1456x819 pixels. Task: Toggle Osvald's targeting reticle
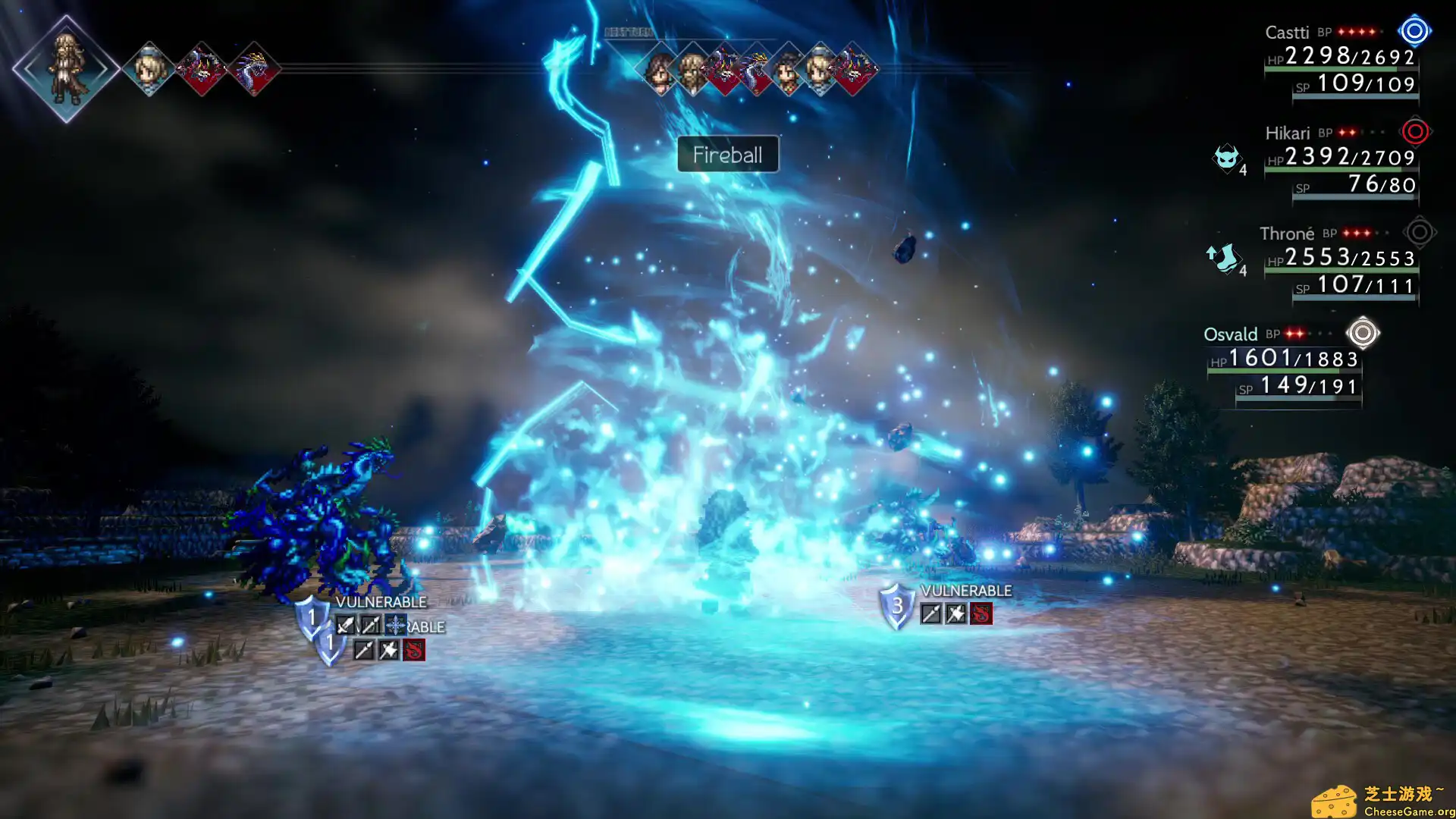pos(1363,334)
